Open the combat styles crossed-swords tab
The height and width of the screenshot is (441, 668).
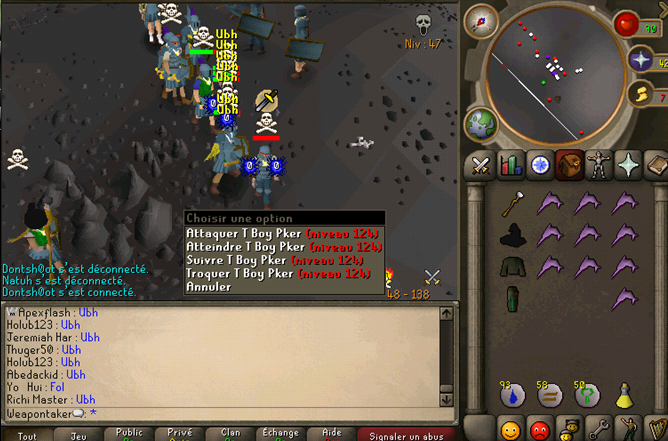tap(482, 163)
